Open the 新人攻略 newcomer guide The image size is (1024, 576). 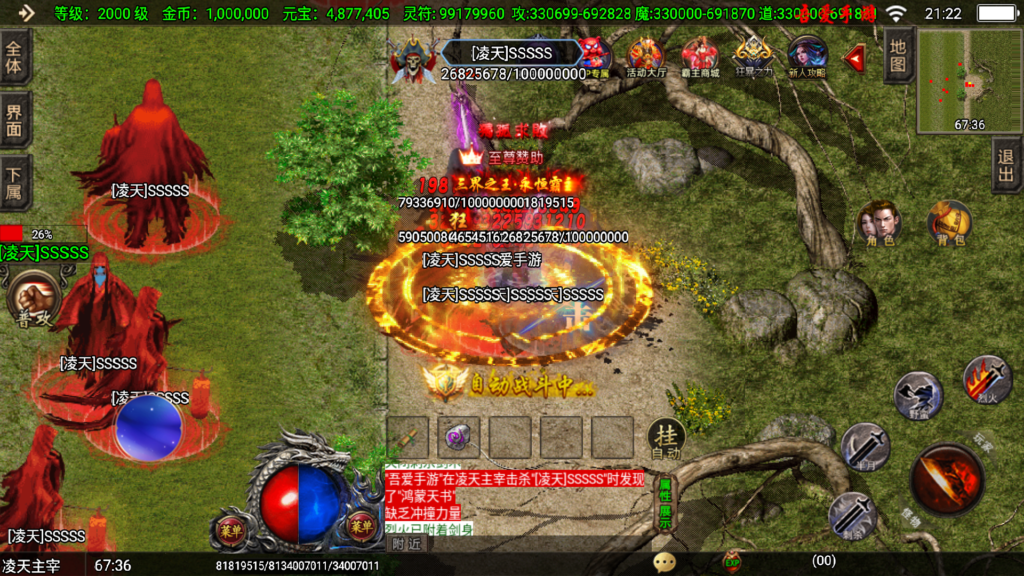[807, 57]
